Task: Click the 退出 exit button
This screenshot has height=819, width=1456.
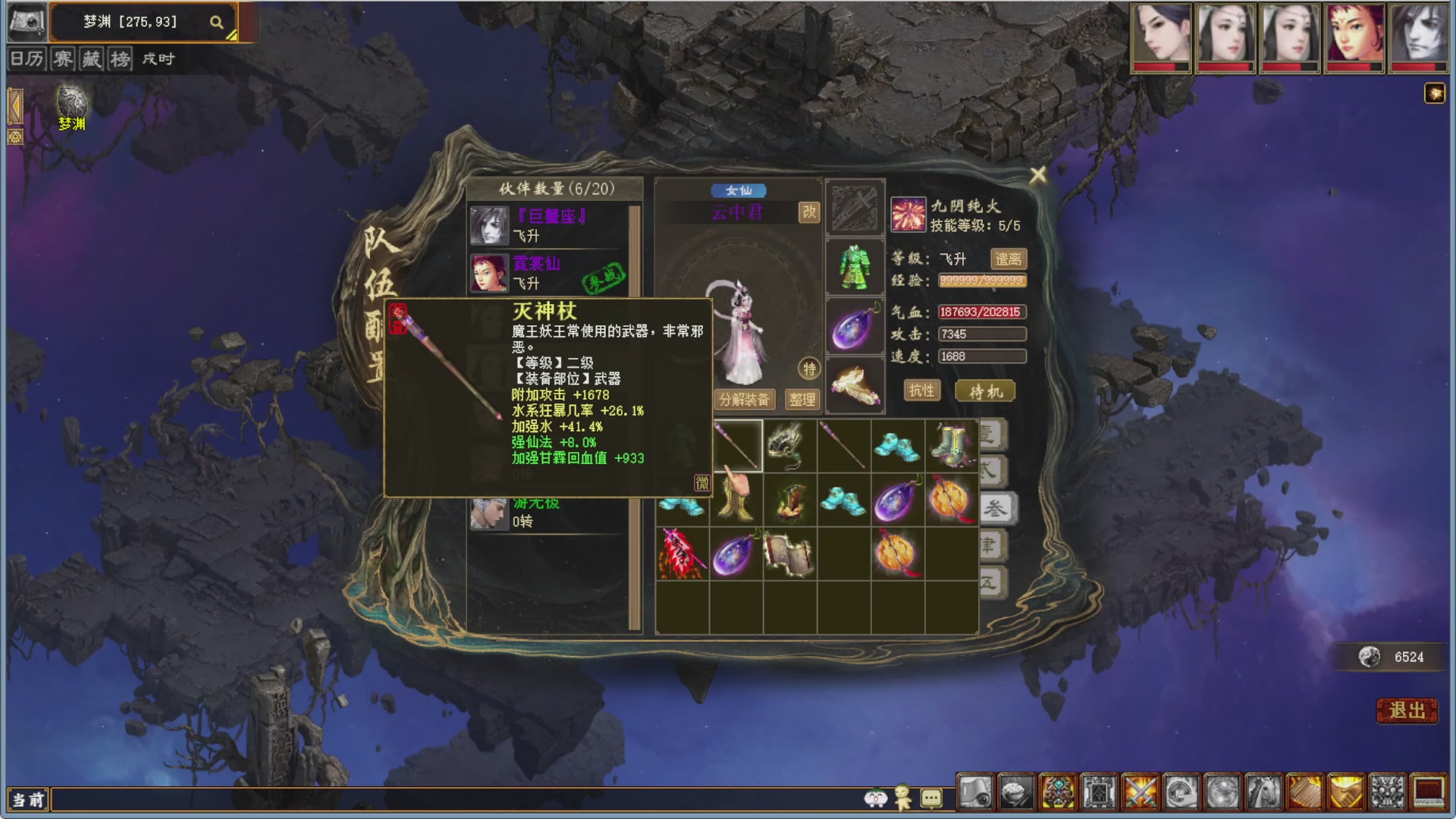Action: point(1407,711)
